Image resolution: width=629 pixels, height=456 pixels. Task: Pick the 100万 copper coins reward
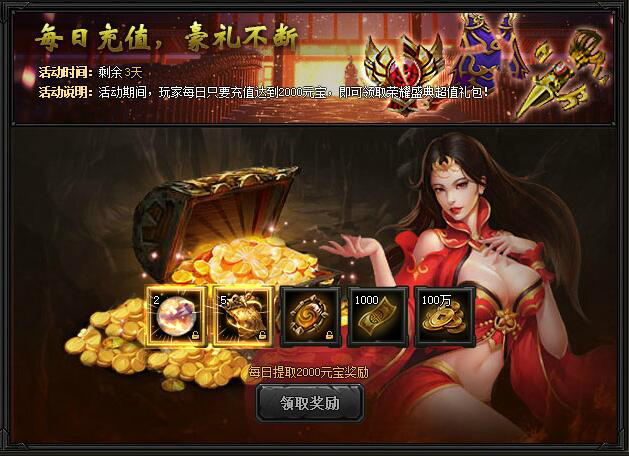click(444, 317)
